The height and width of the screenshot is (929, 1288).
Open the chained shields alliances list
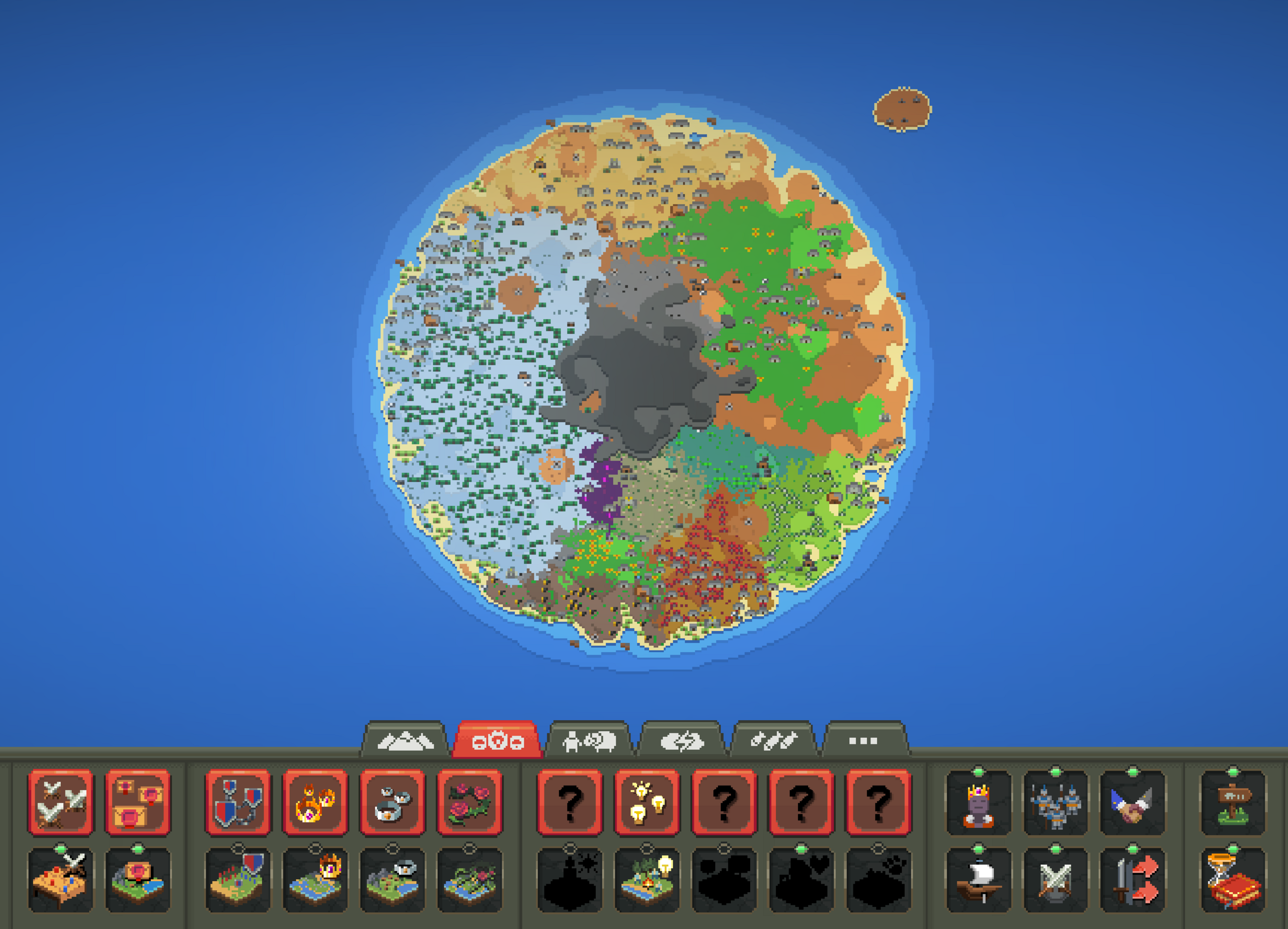238,802
